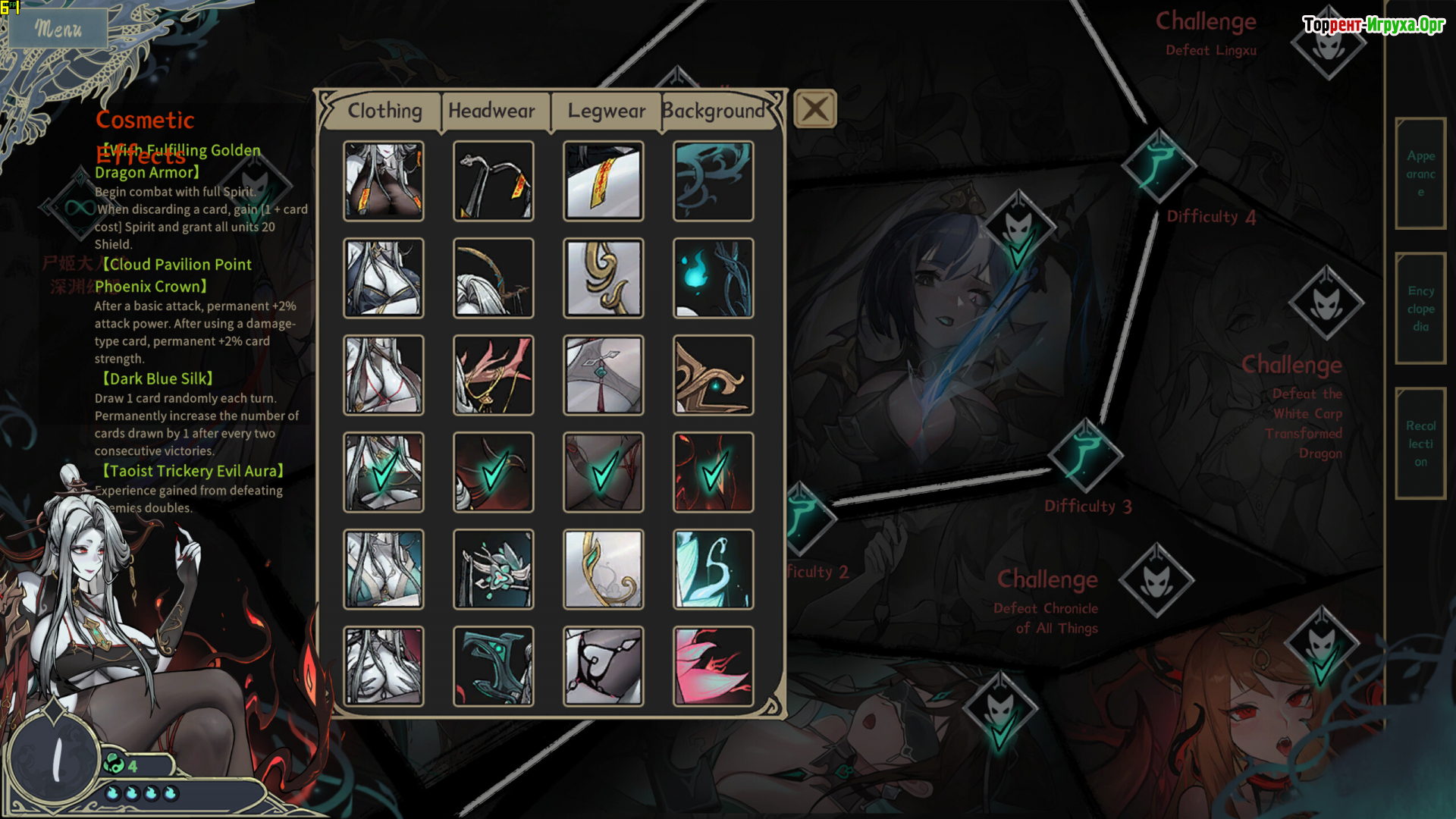This screenshot has width=1456, height=819.
Task: Choose the blue flame background thumbnail
Action: [x=713, y=278]
